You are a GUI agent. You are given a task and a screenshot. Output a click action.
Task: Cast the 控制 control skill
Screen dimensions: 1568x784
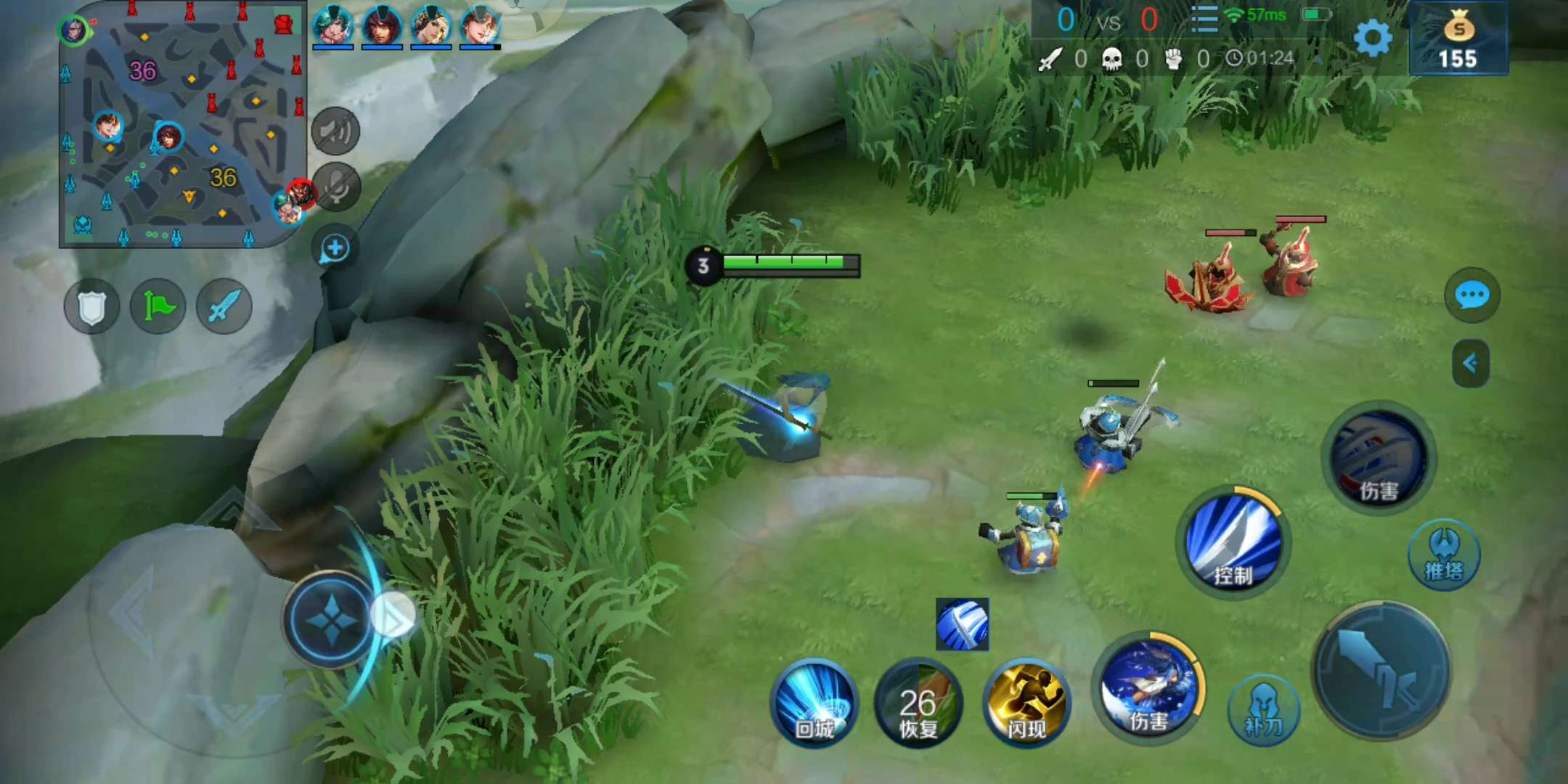click(1233, 543)
